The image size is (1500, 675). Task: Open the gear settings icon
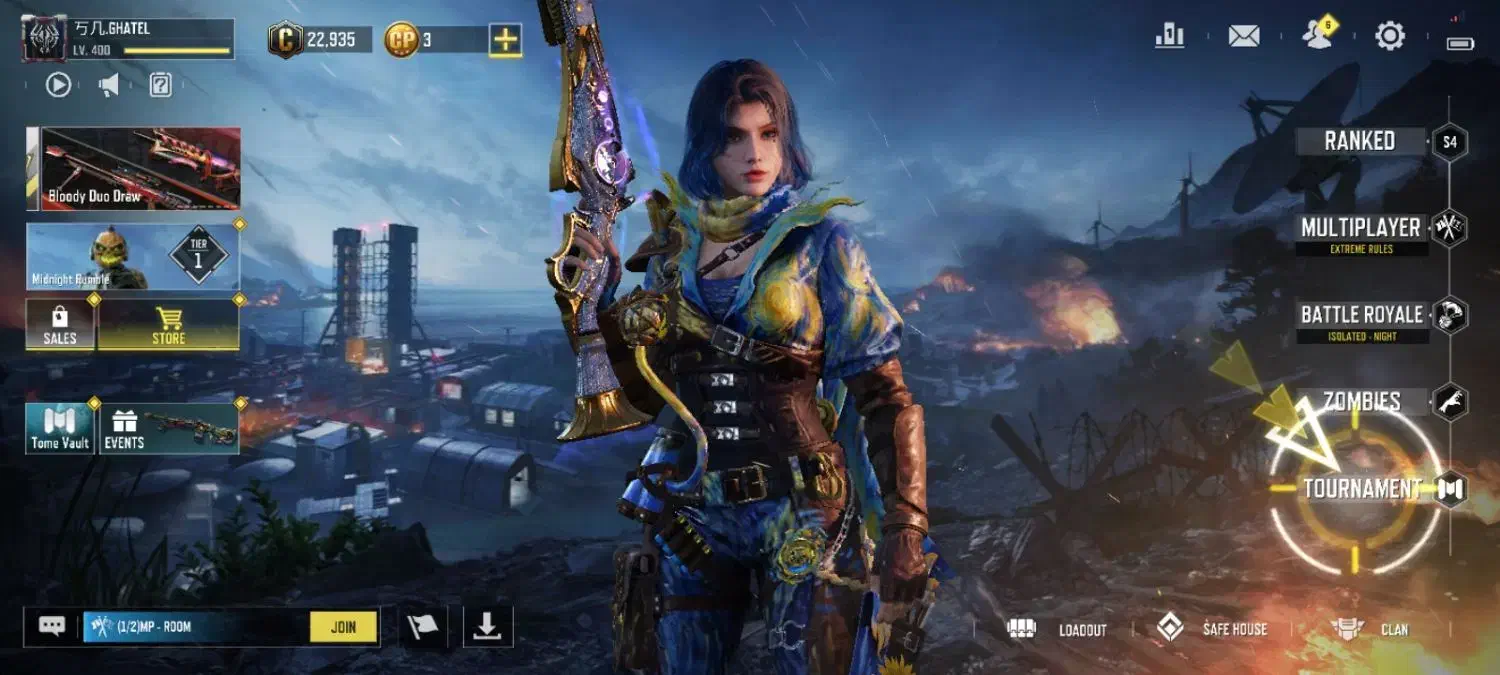tap(1389, 36)
